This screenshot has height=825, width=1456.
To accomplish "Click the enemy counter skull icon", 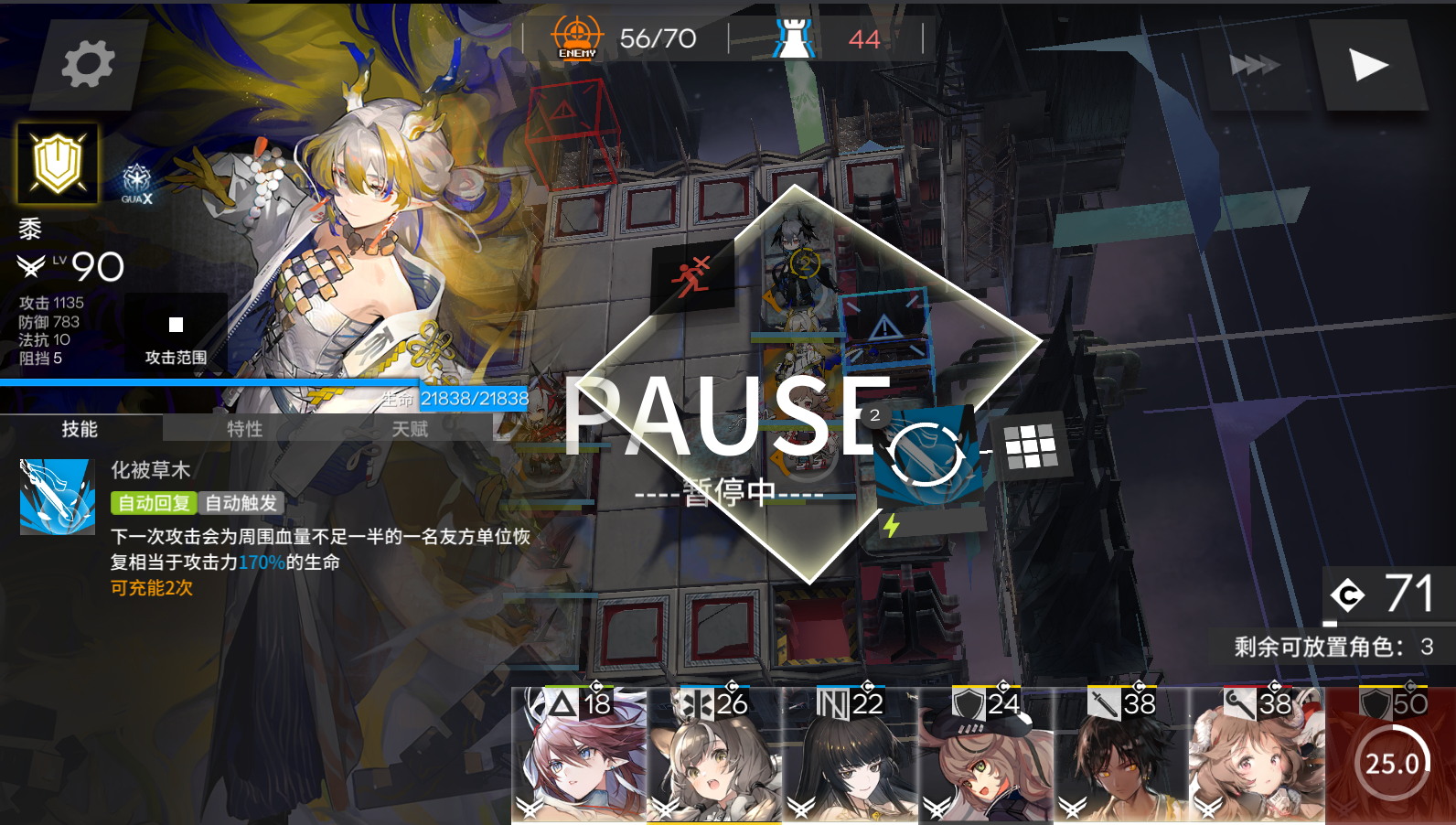I will coord(576,37).
